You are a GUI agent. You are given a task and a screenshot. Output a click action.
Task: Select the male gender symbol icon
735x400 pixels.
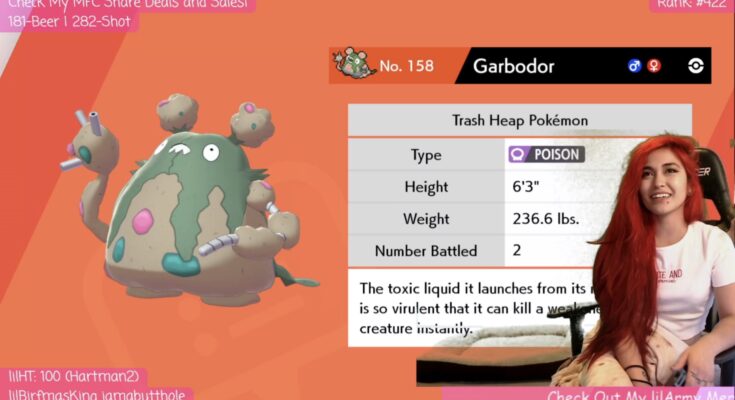[634, 66]
